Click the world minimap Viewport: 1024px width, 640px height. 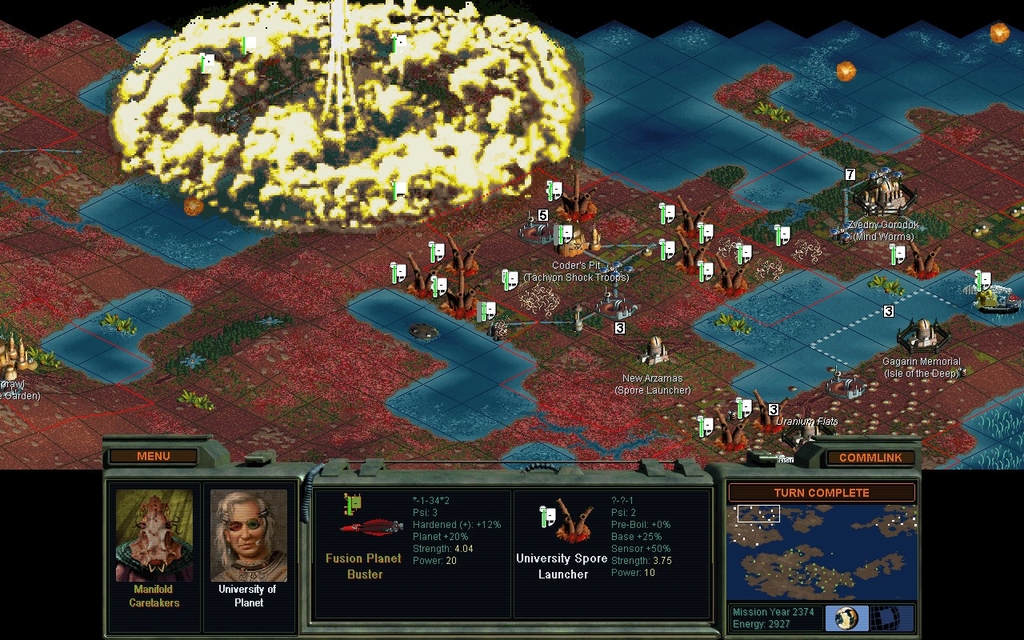click(x=821, y=552)
